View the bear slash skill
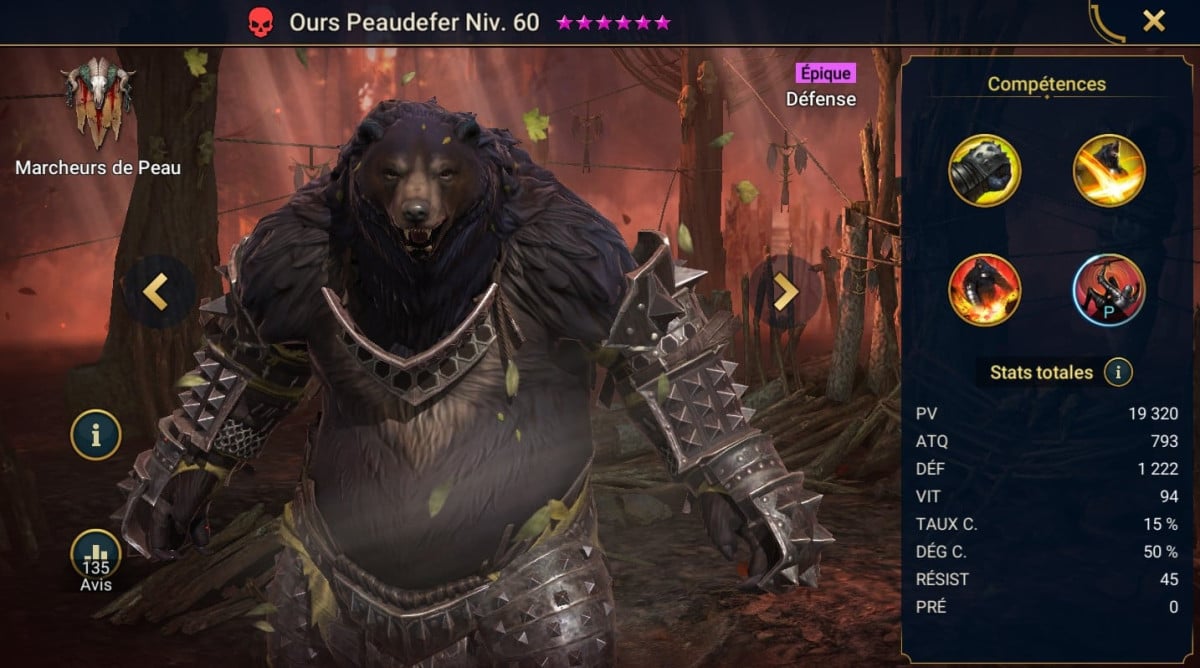This screenshot has height=668, width=1200. point(1109,171)
